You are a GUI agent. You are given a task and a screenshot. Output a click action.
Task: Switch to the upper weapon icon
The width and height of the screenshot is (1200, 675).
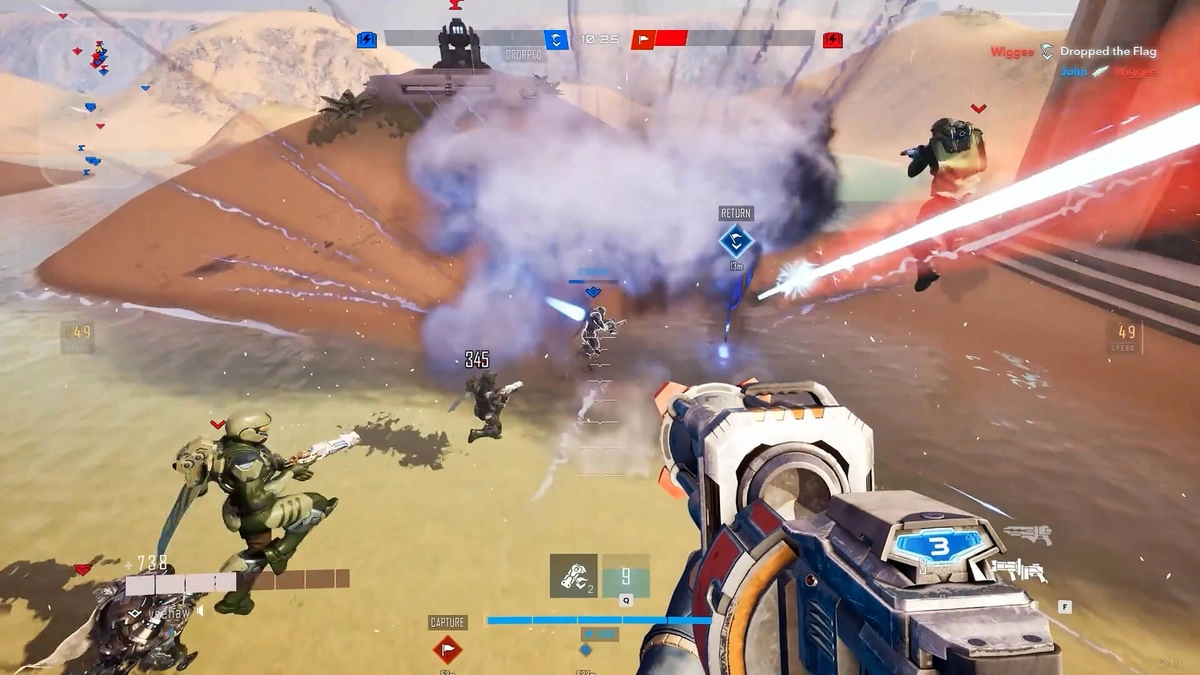point(1026,534)
